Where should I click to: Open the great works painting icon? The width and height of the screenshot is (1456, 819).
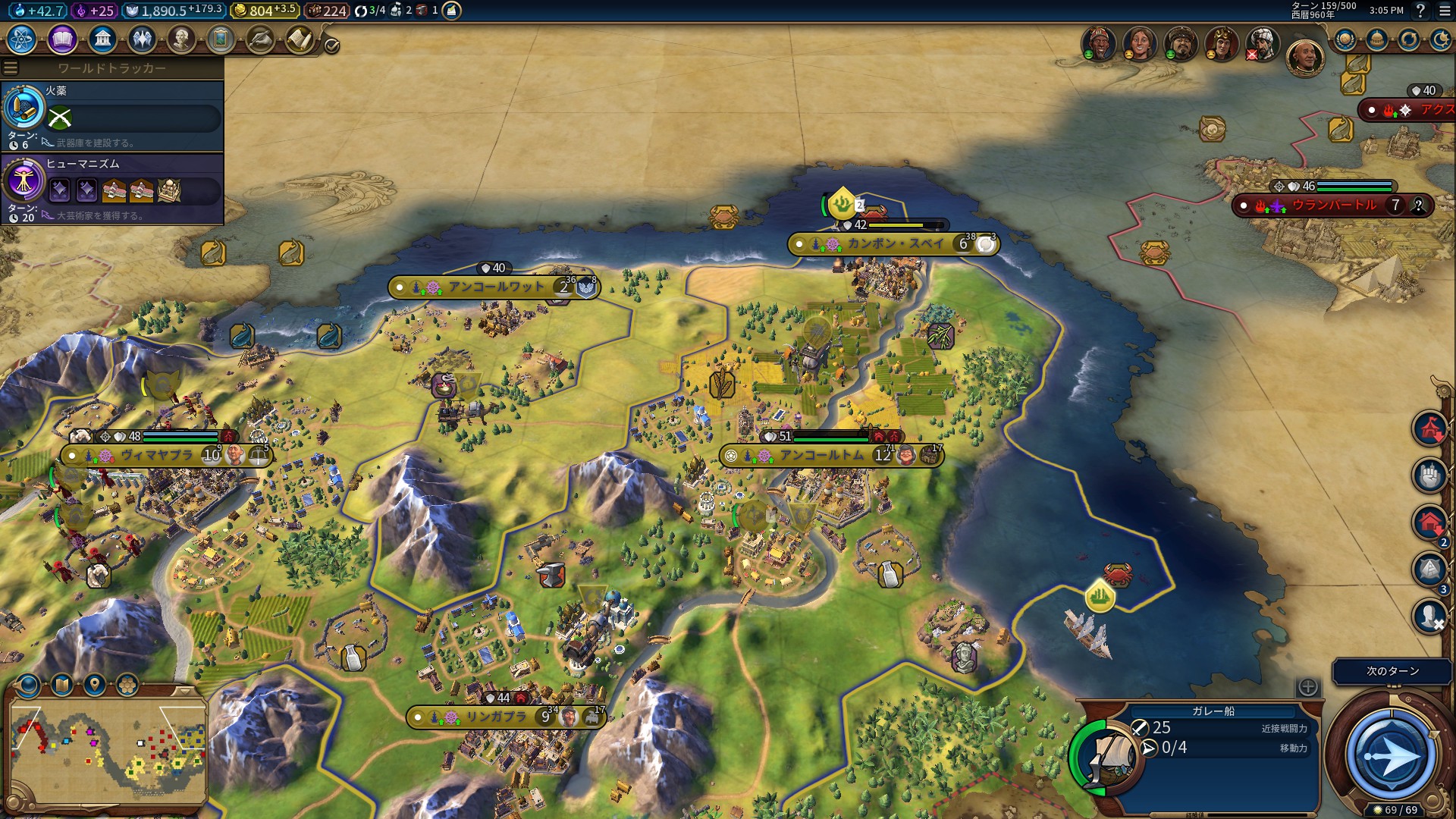pyautogui.click(x=221, y=39)
